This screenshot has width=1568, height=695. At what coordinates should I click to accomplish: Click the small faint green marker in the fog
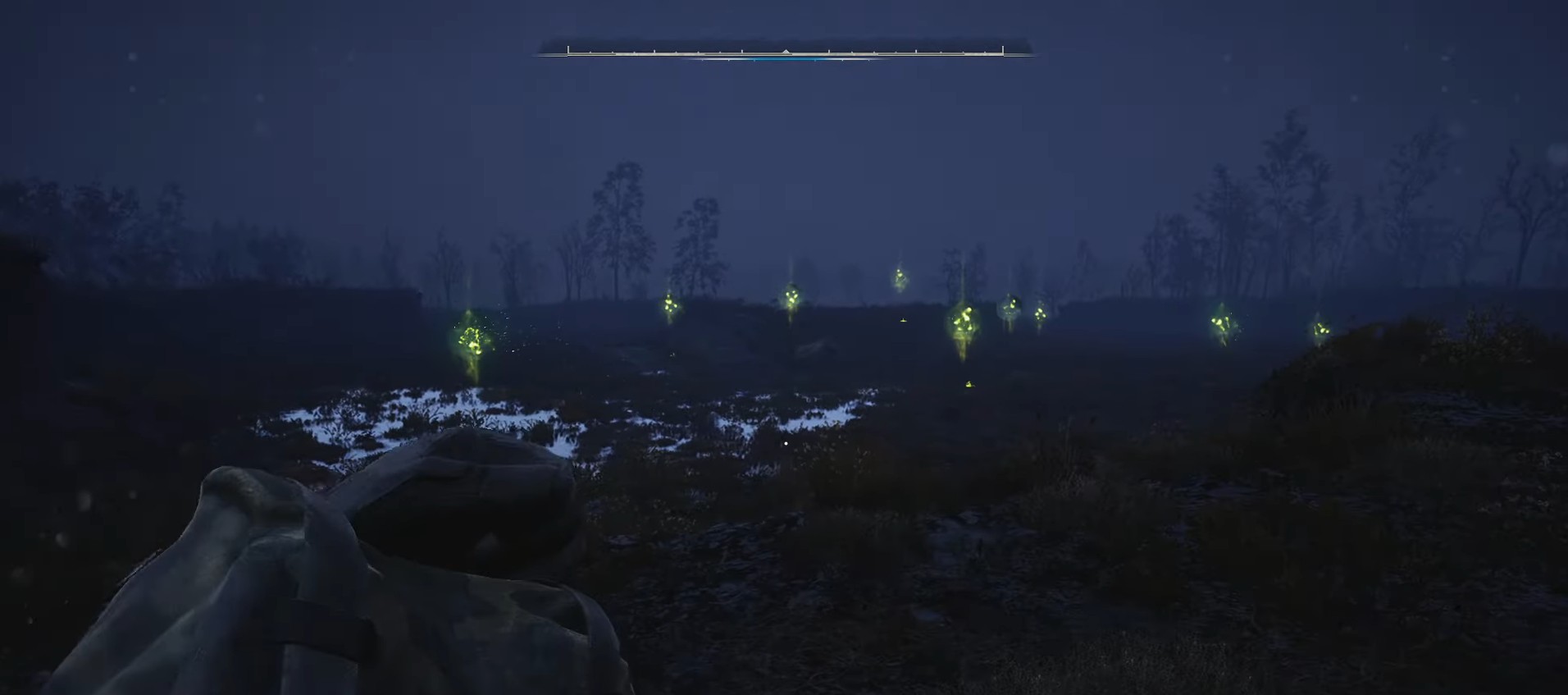click(900, 277)
